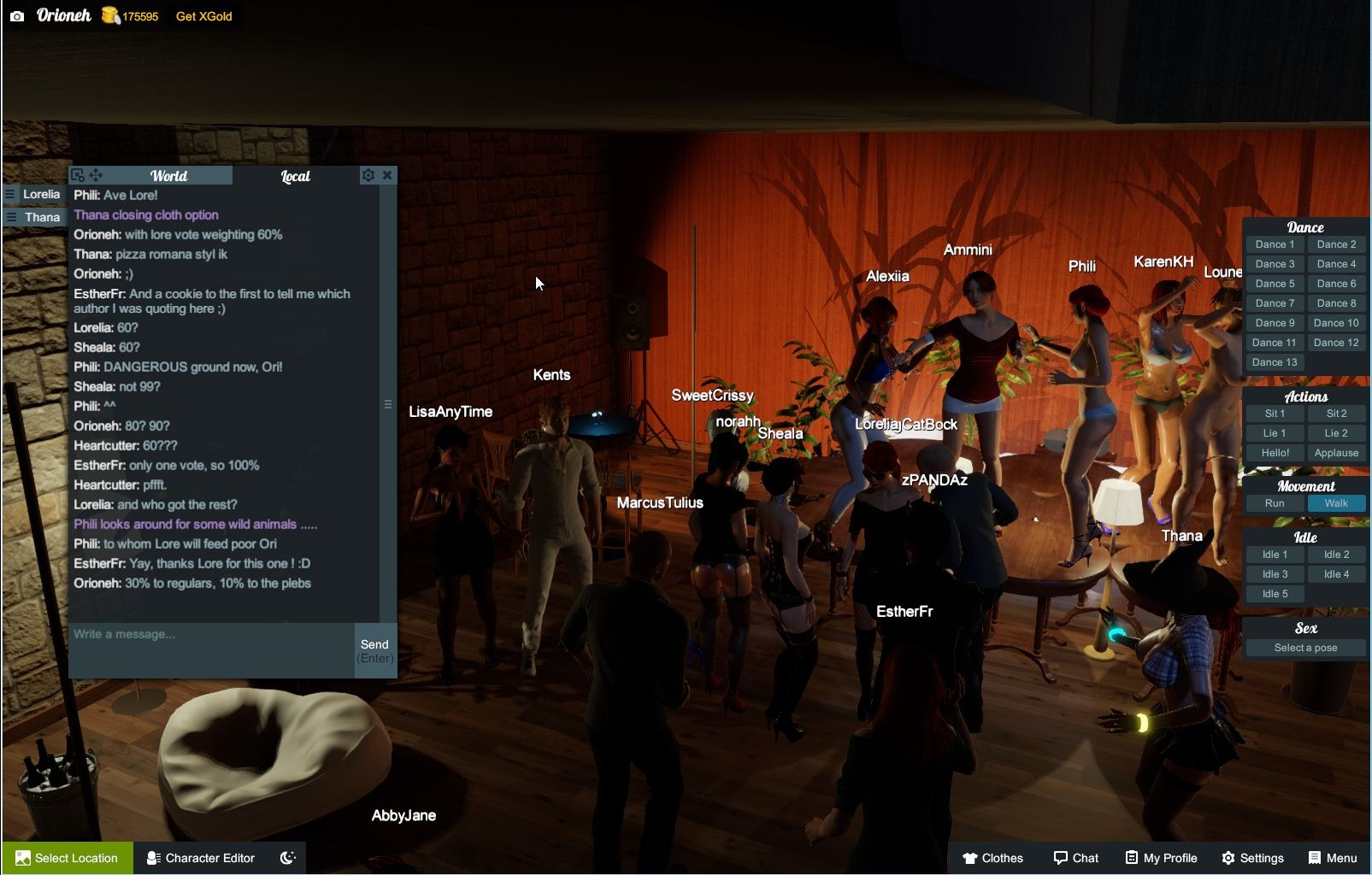
Task: Click the camera screenshot icon top-left
Action: (x=16, y=15)
